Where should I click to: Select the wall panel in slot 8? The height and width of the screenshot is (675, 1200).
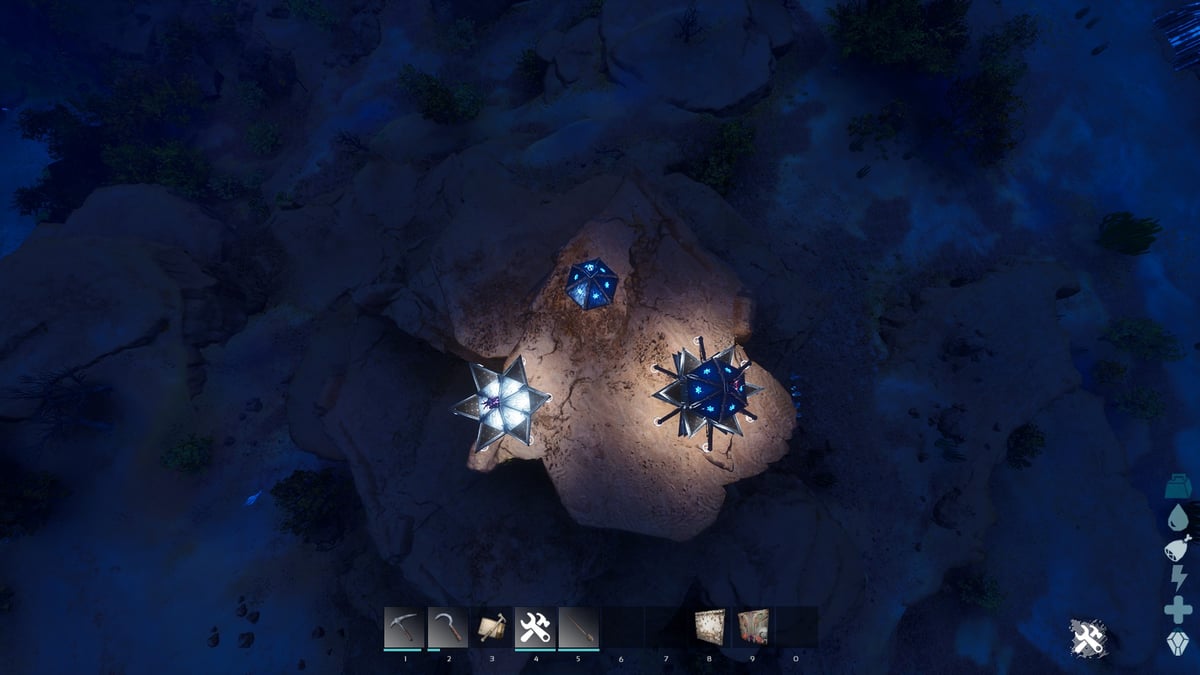(x=709, y=627)
